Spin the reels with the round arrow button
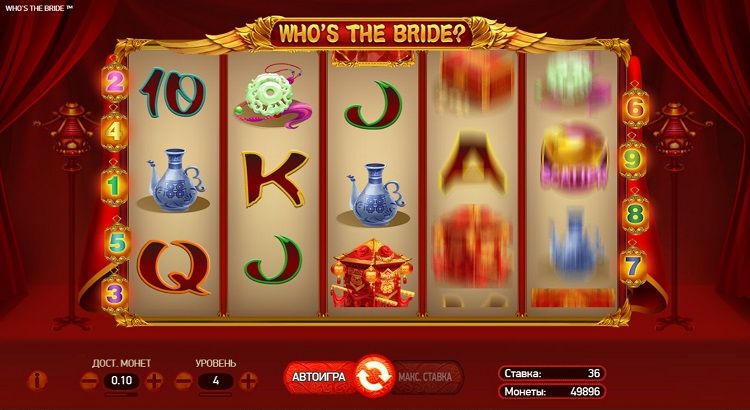 click(x=372, y=378)
